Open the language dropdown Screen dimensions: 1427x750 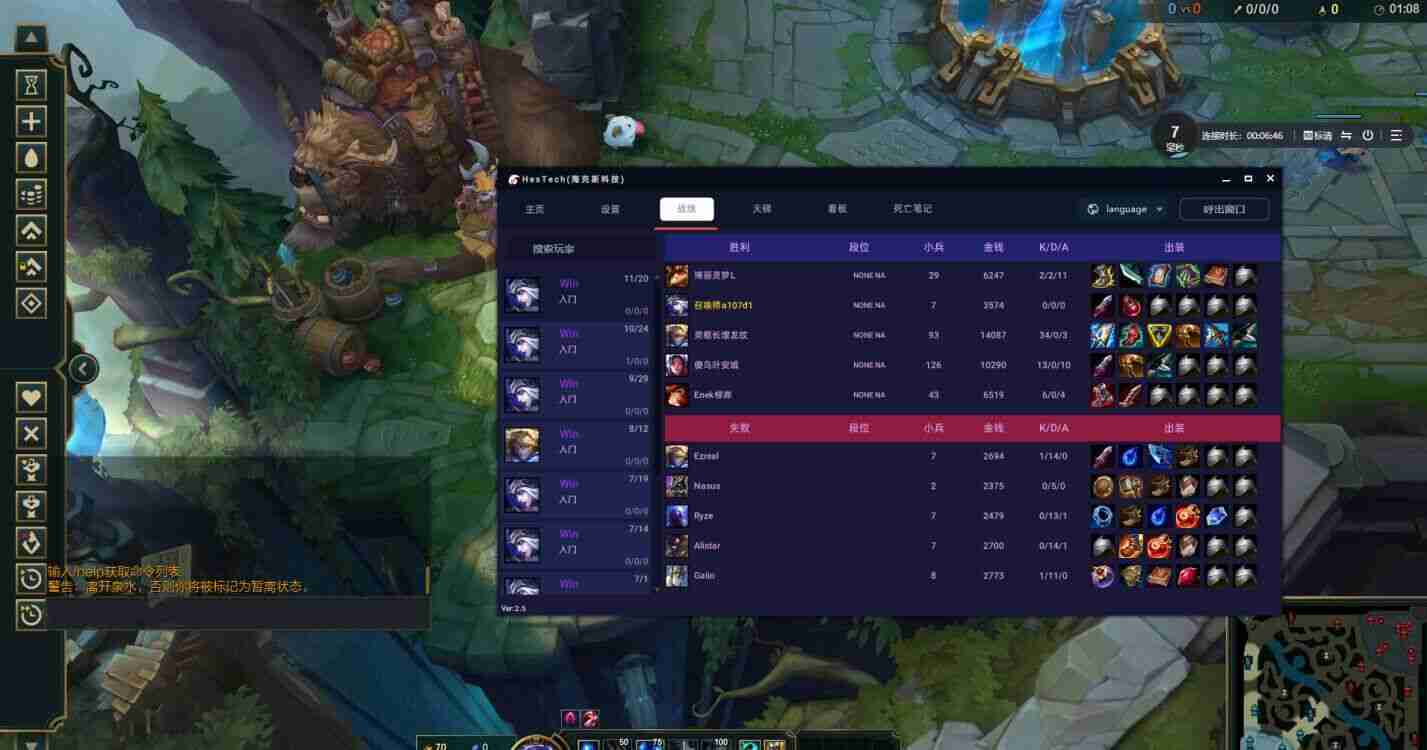click(x=1125, y=209)
